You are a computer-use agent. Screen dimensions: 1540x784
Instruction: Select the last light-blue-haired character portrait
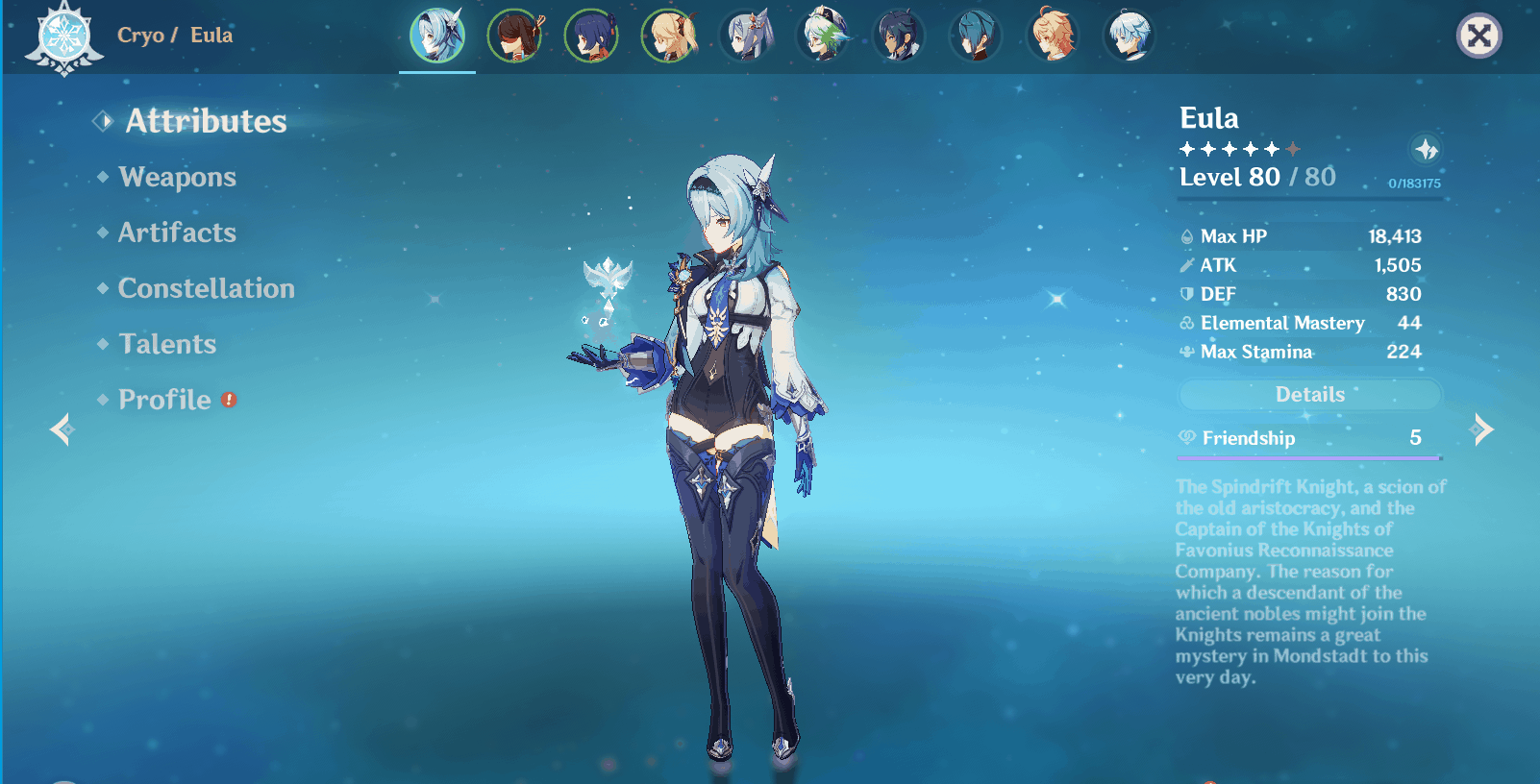point(1131,35)
